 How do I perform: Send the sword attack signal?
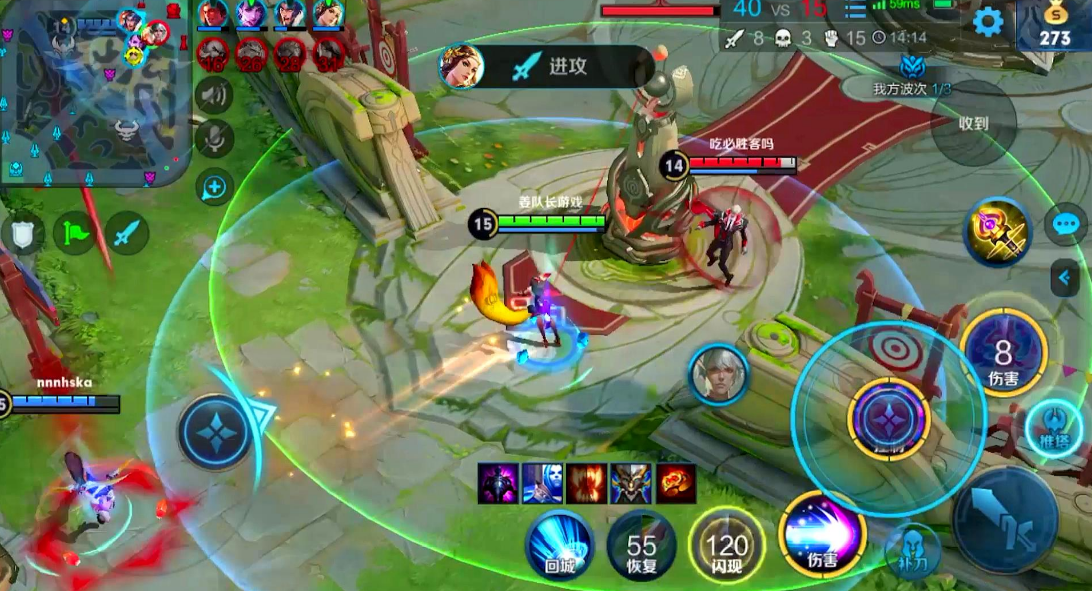[x=127, y=233]
